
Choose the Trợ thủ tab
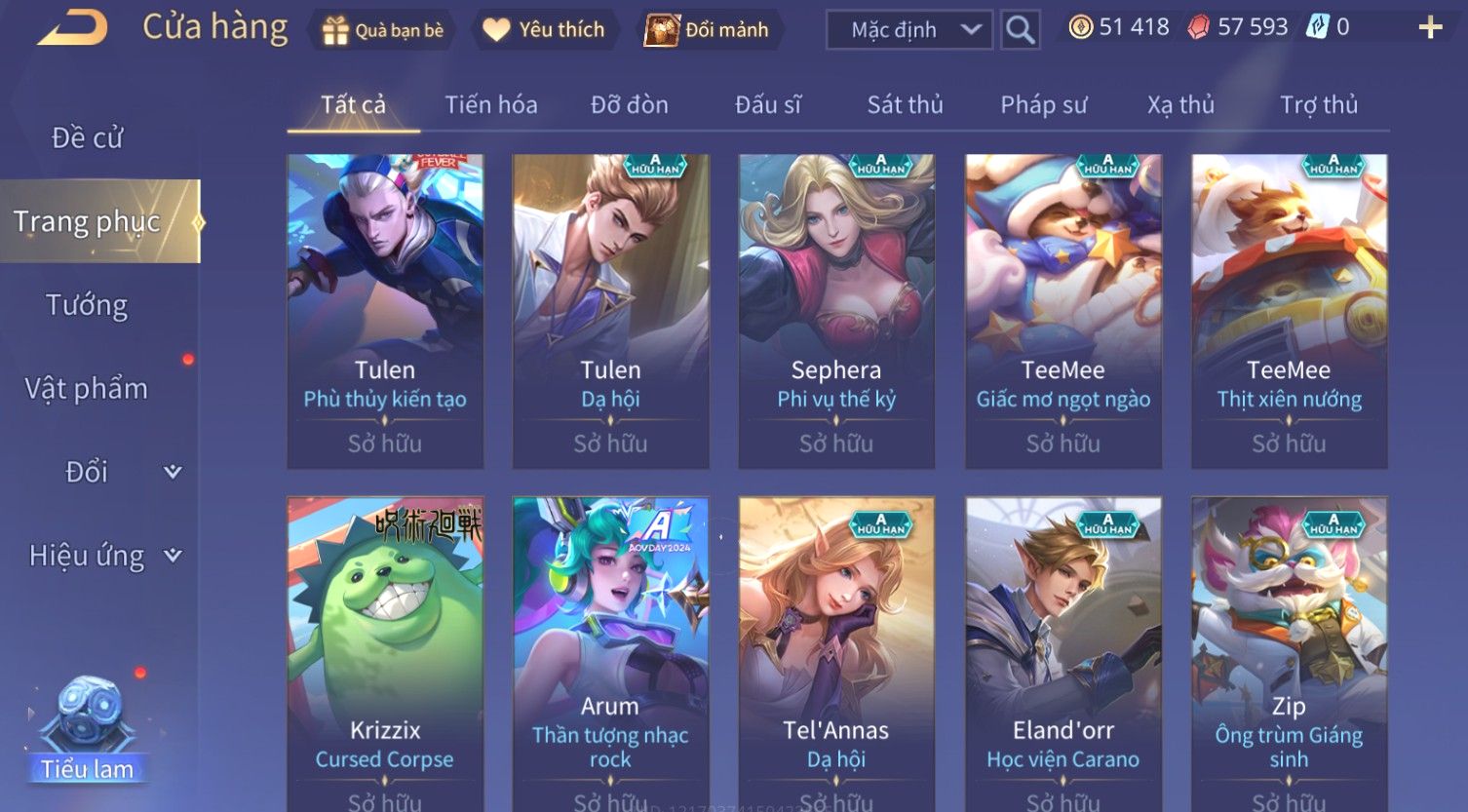1318,104
